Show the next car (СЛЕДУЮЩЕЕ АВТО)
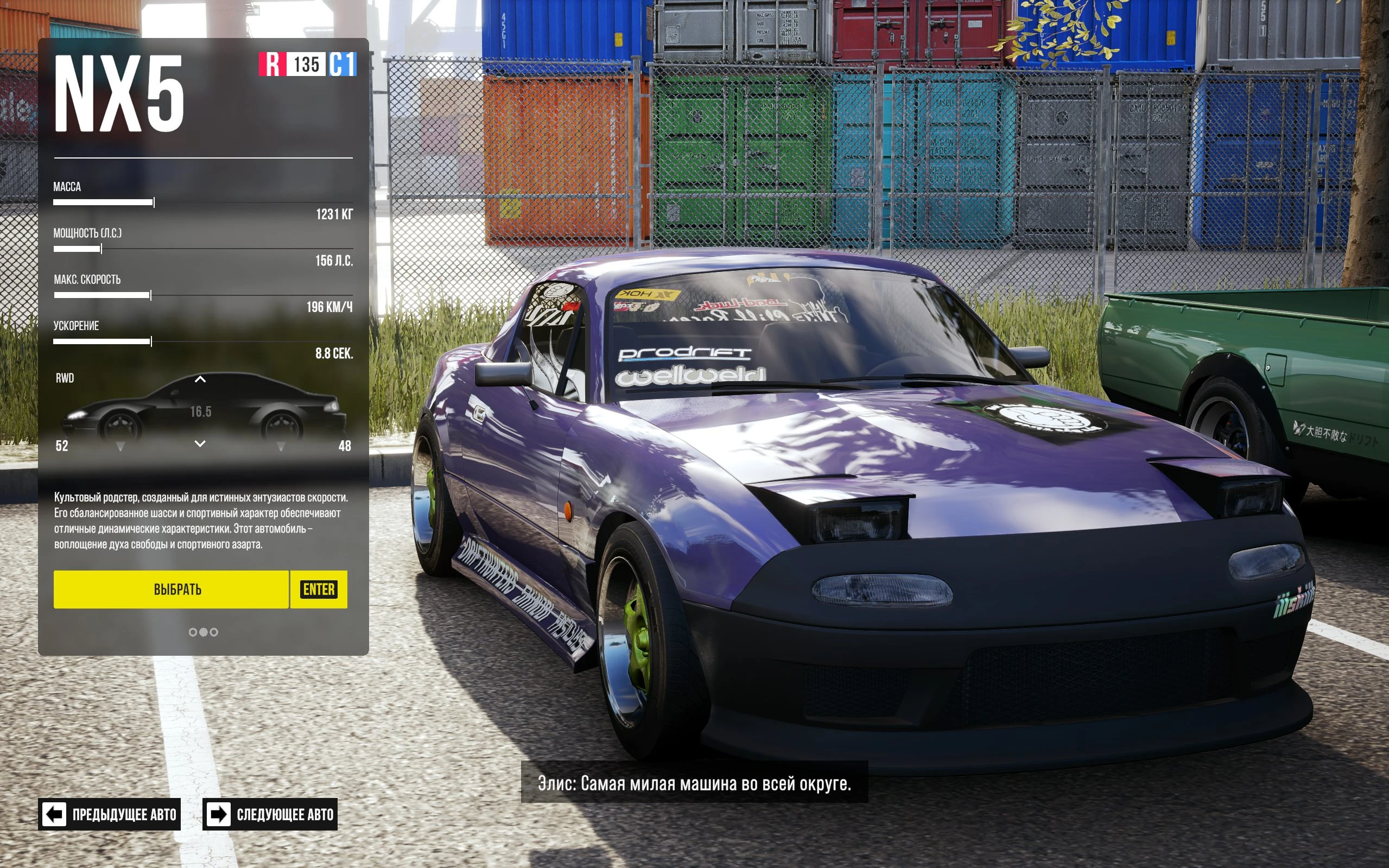 pyautogui.click(x=270, y=814)
